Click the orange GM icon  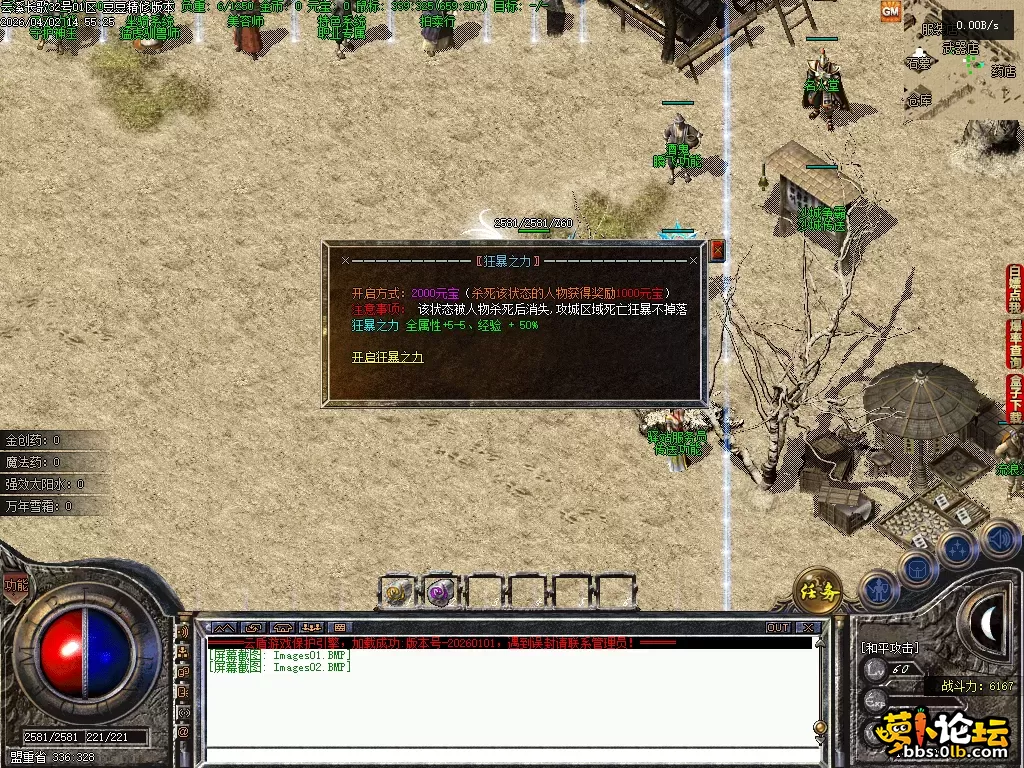pyautogui.click(x=890, y=11)
